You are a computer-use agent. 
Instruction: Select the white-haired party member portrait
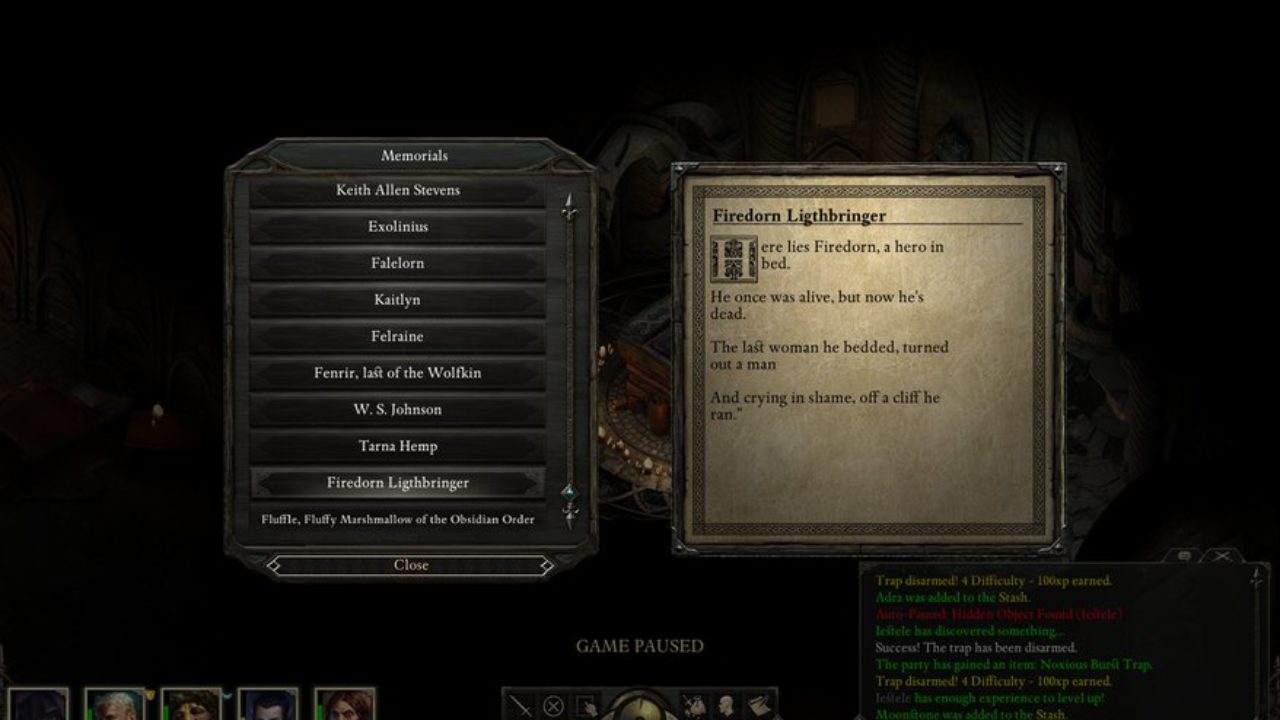(x=114, y=704)
